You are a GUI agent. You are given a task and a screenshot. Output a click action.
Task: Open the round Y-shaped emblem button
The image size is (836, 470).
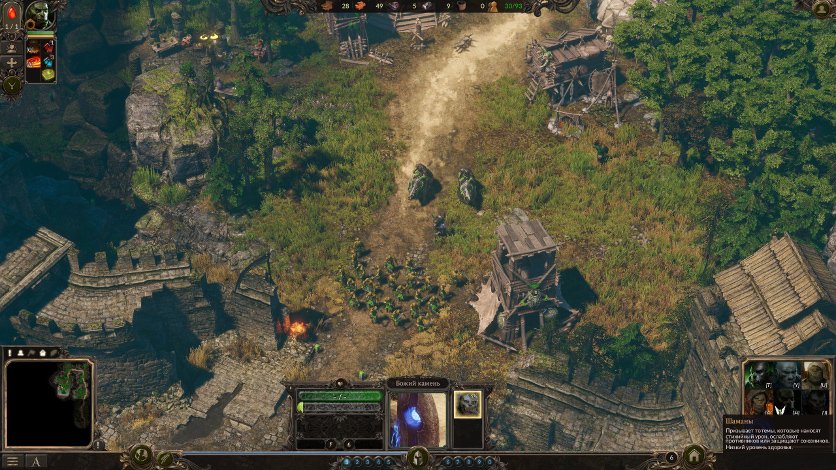coord(12,85)
